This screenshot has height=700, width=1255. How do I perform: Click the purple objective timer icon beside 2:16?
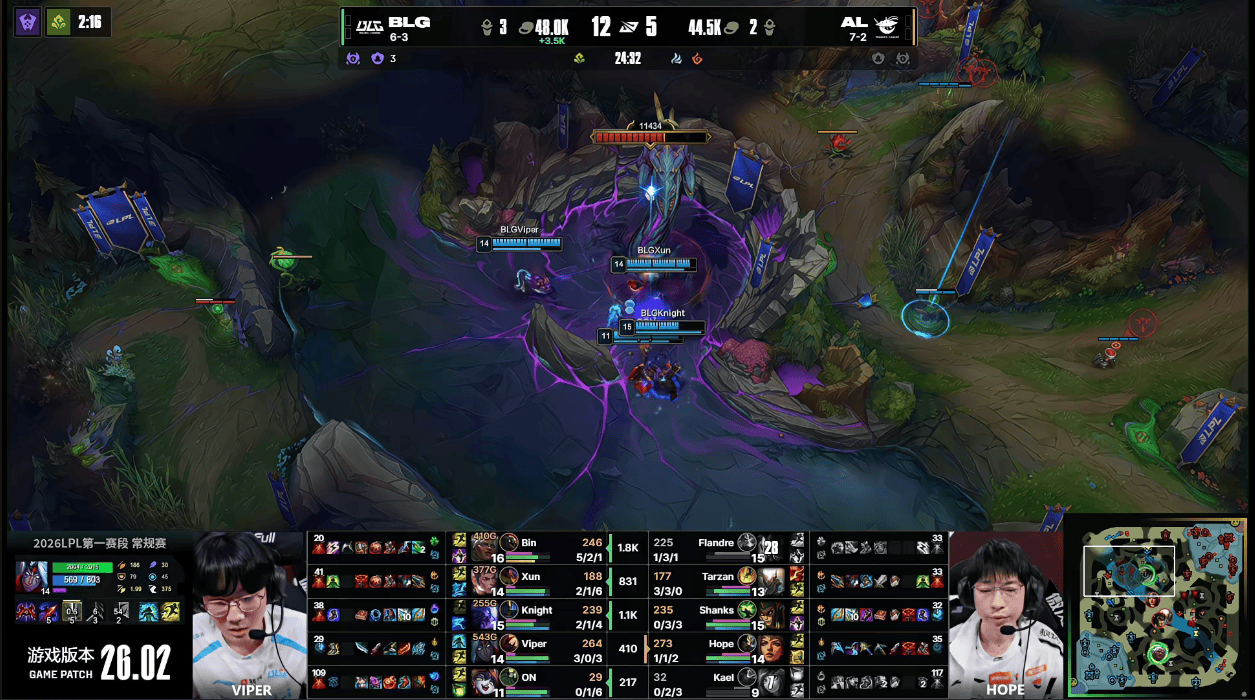click(28, 22)
